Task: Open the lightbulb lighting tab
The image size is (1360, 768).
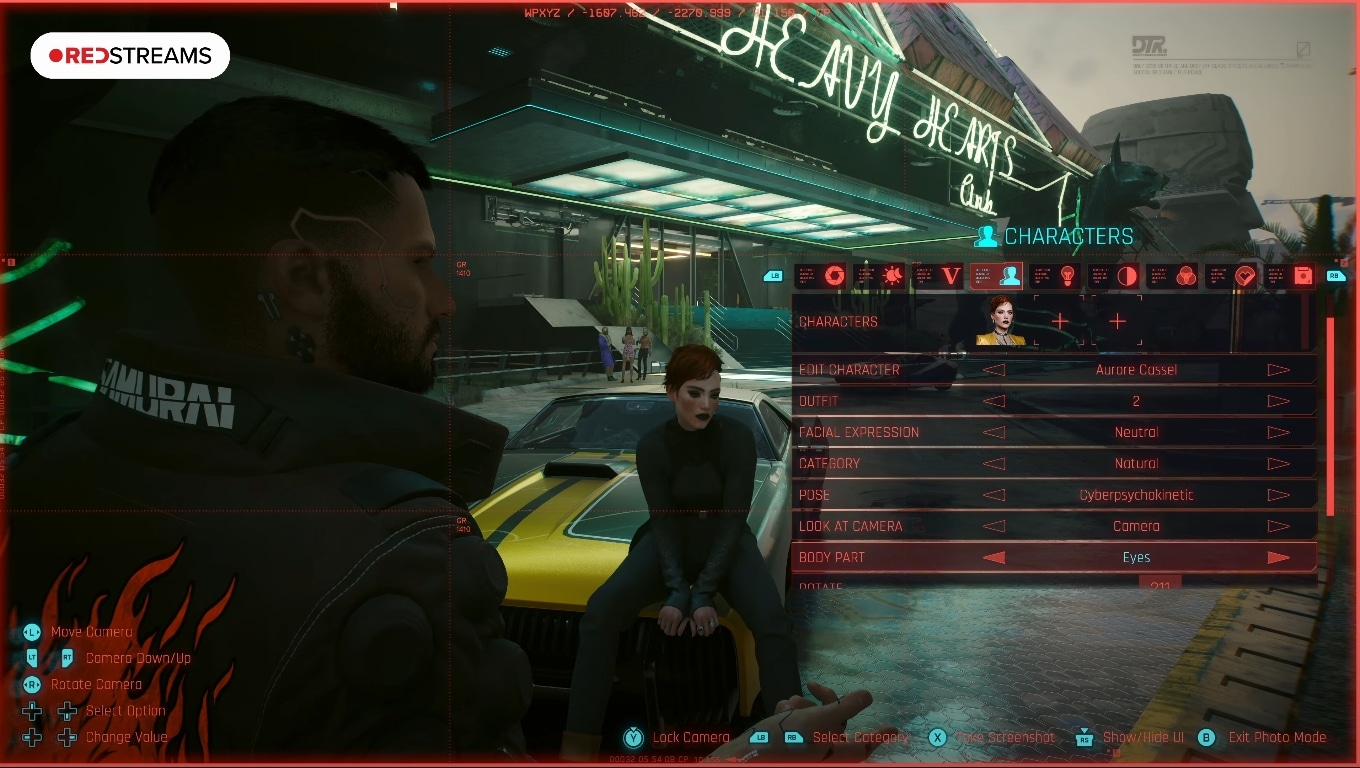Action: (1067, 276)
